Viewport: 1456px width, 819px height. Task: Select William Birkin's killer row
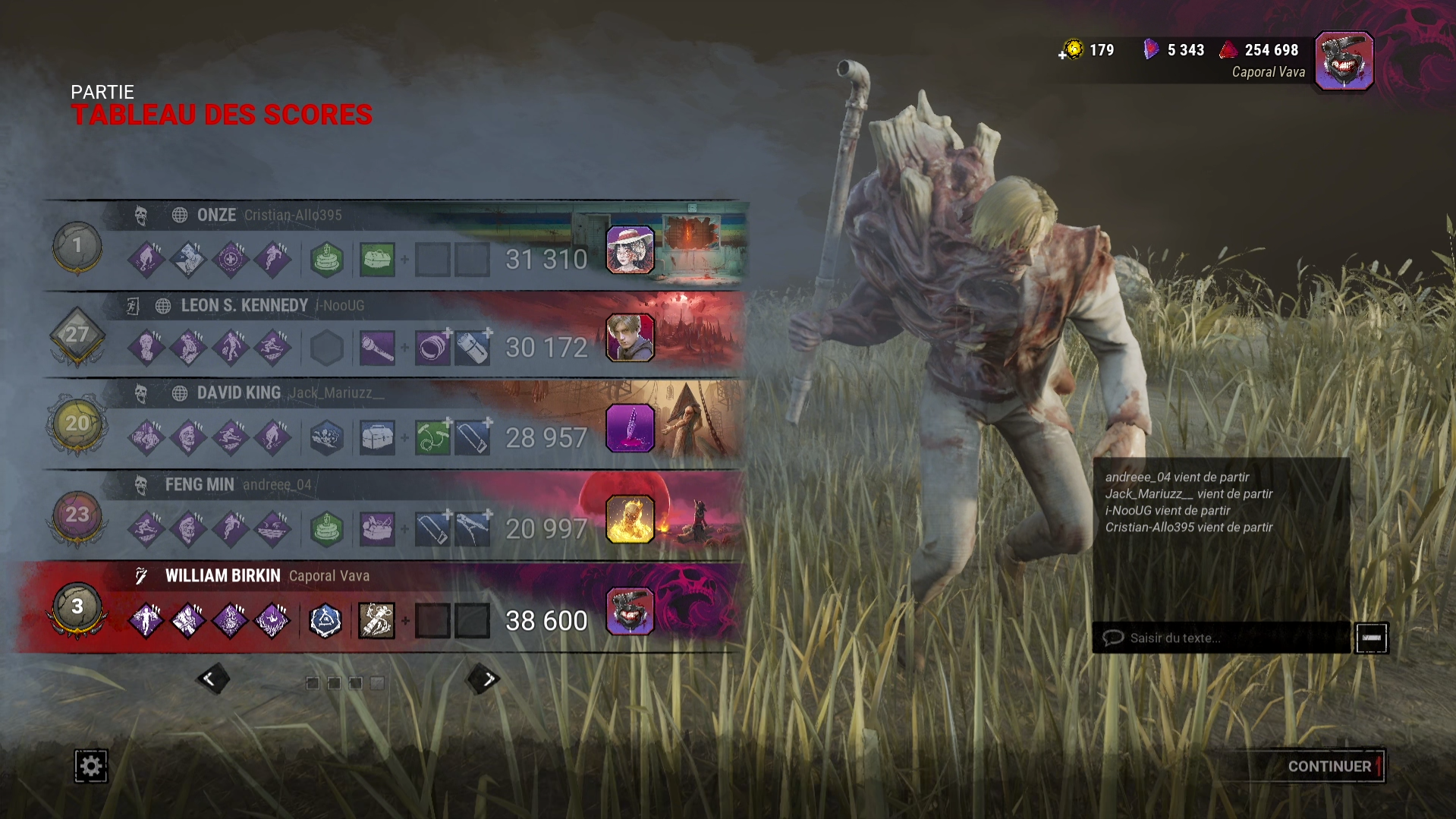tap(379, 607)
